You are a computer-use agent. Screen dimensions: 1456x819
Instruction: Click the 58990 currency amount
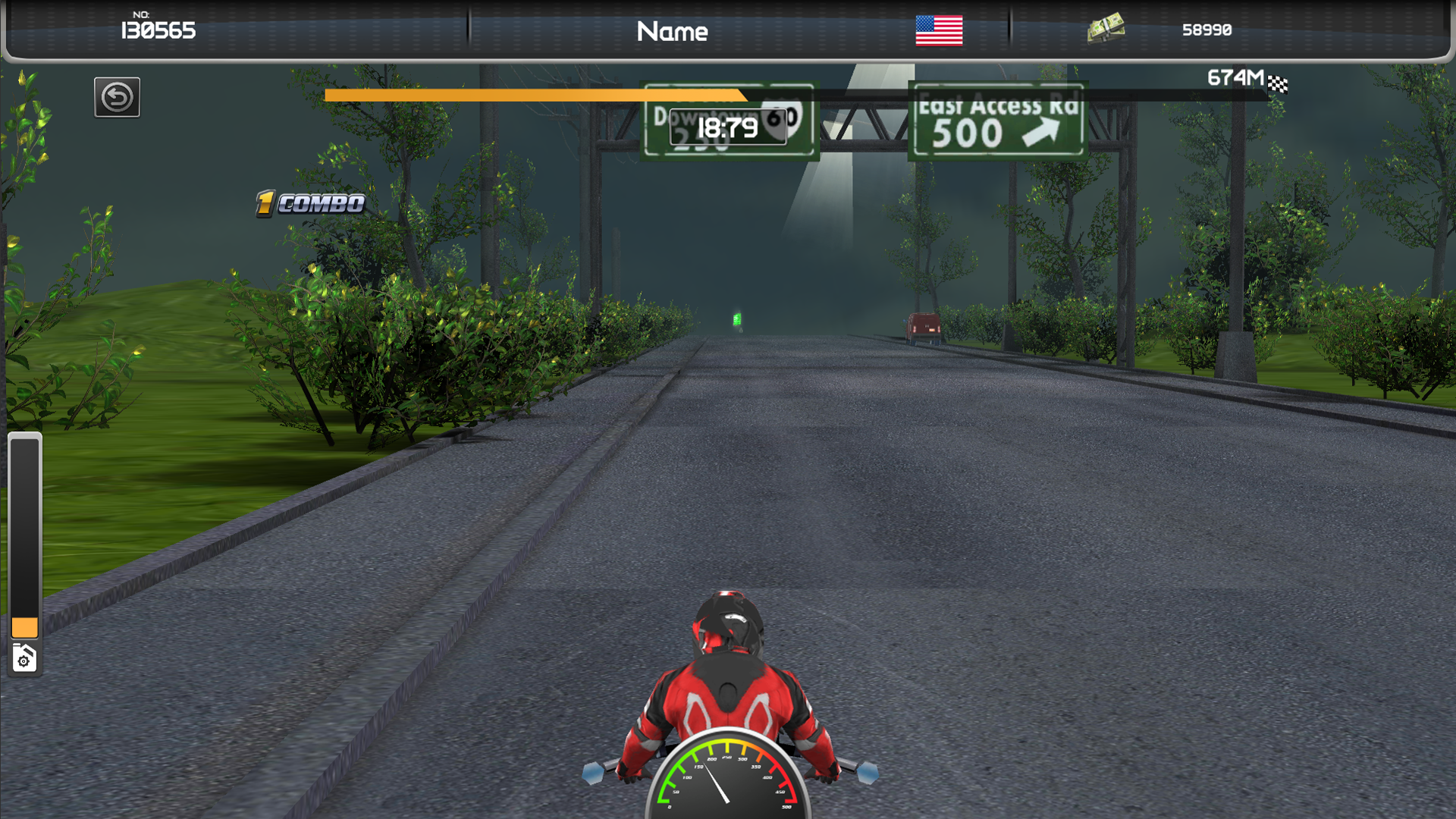pos(1207,31)
